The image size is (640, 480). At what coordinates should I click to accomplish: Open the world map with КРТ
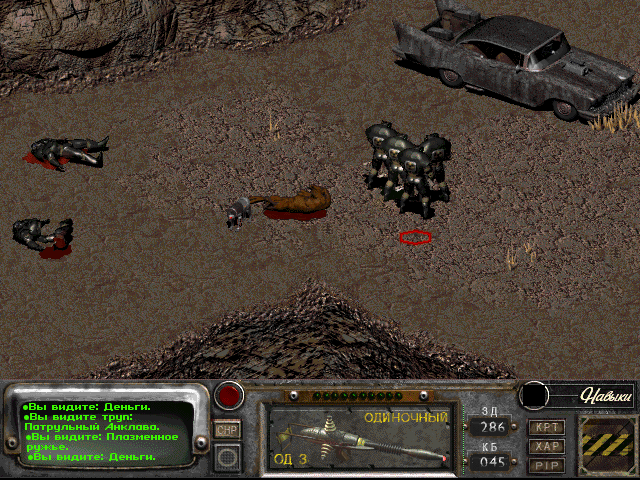click(x=545, y=427)
